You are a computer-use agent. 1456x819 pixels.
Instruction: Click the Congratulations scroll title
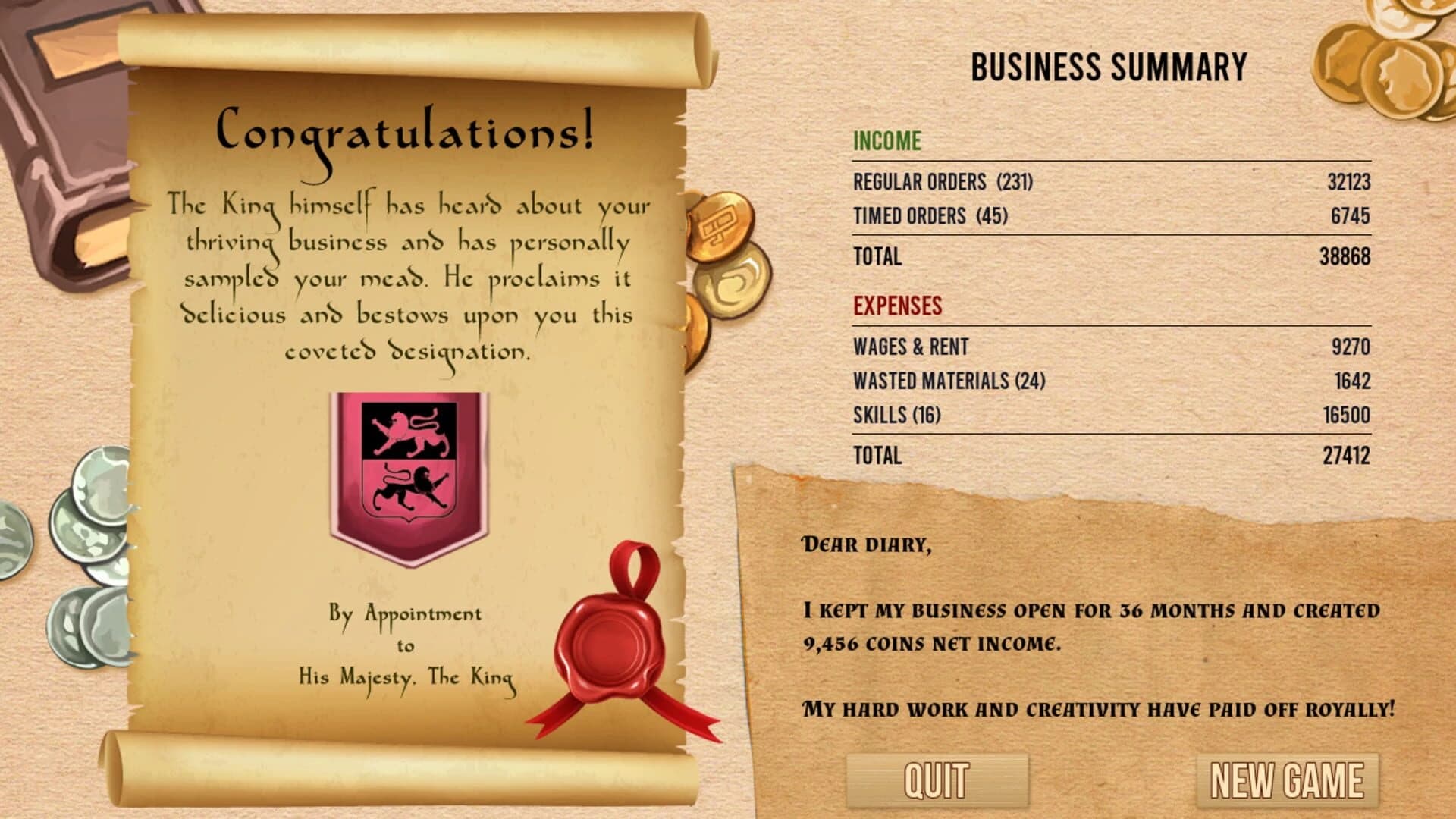coord(404,133)
